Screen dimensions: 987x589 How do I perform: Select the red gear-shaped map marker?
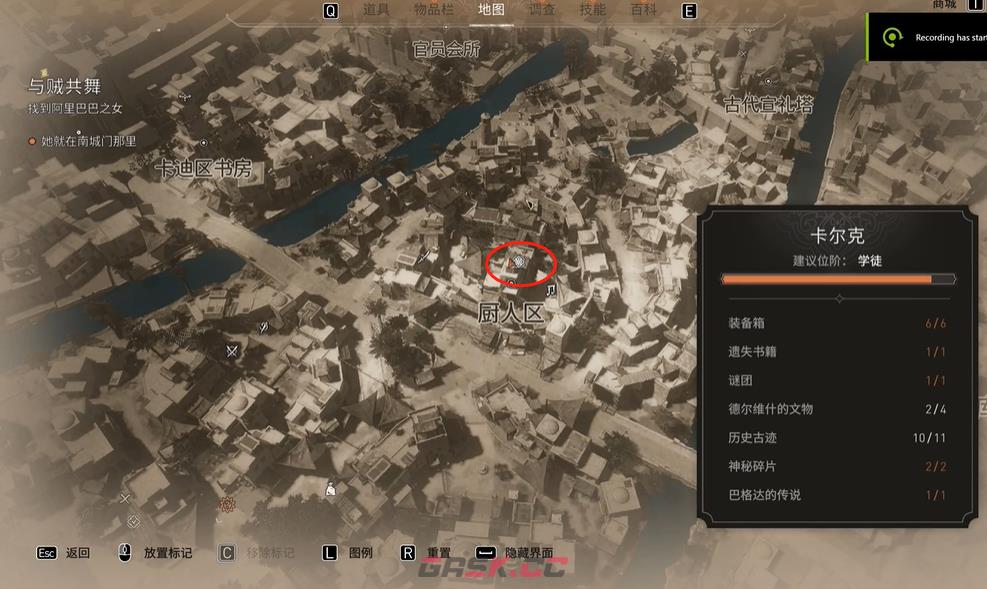pyautogui.click(x=227, y=505)
